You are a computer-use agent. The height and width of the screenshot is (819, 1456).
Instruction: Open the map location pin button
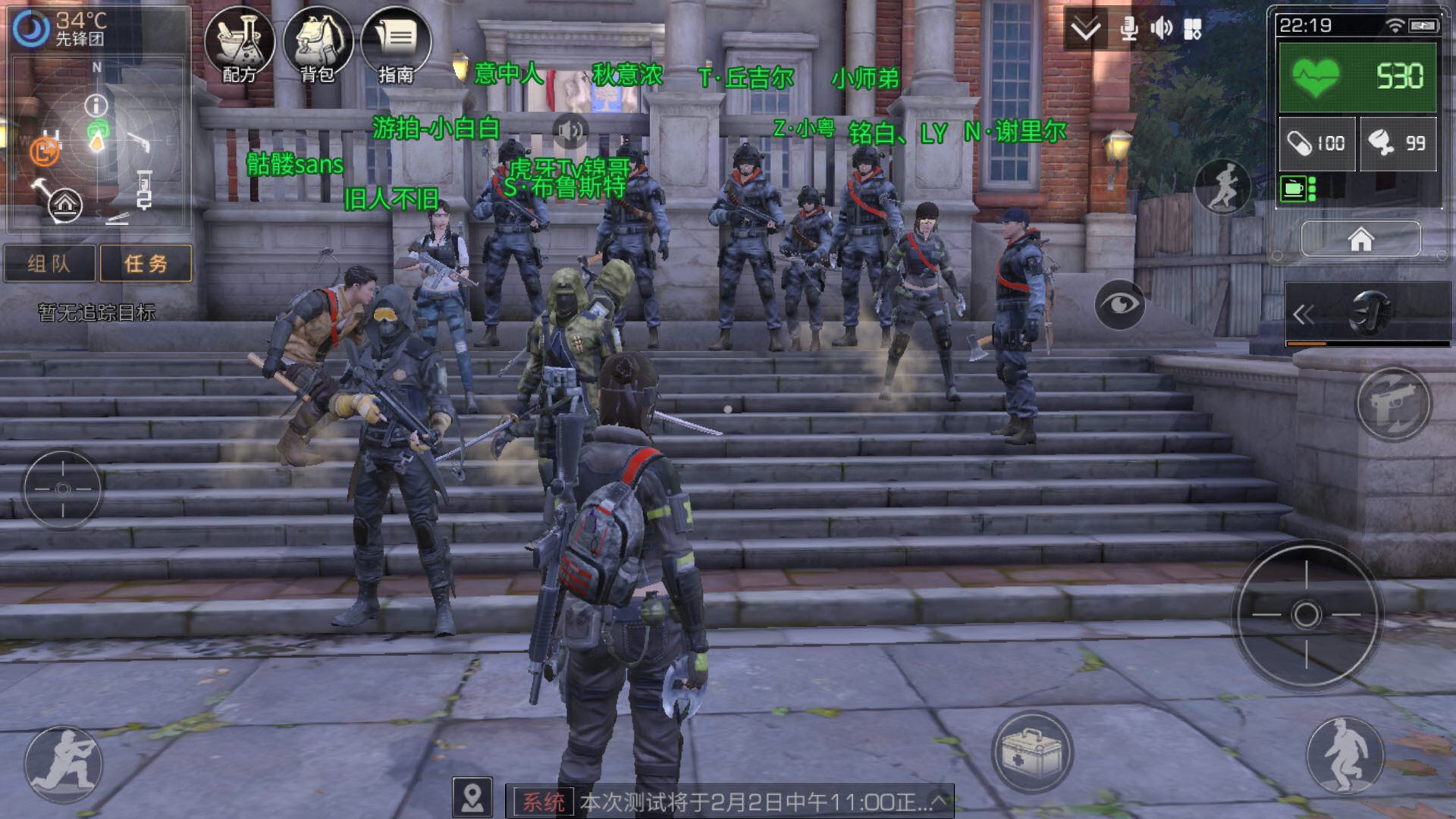[x=472, y=798]
